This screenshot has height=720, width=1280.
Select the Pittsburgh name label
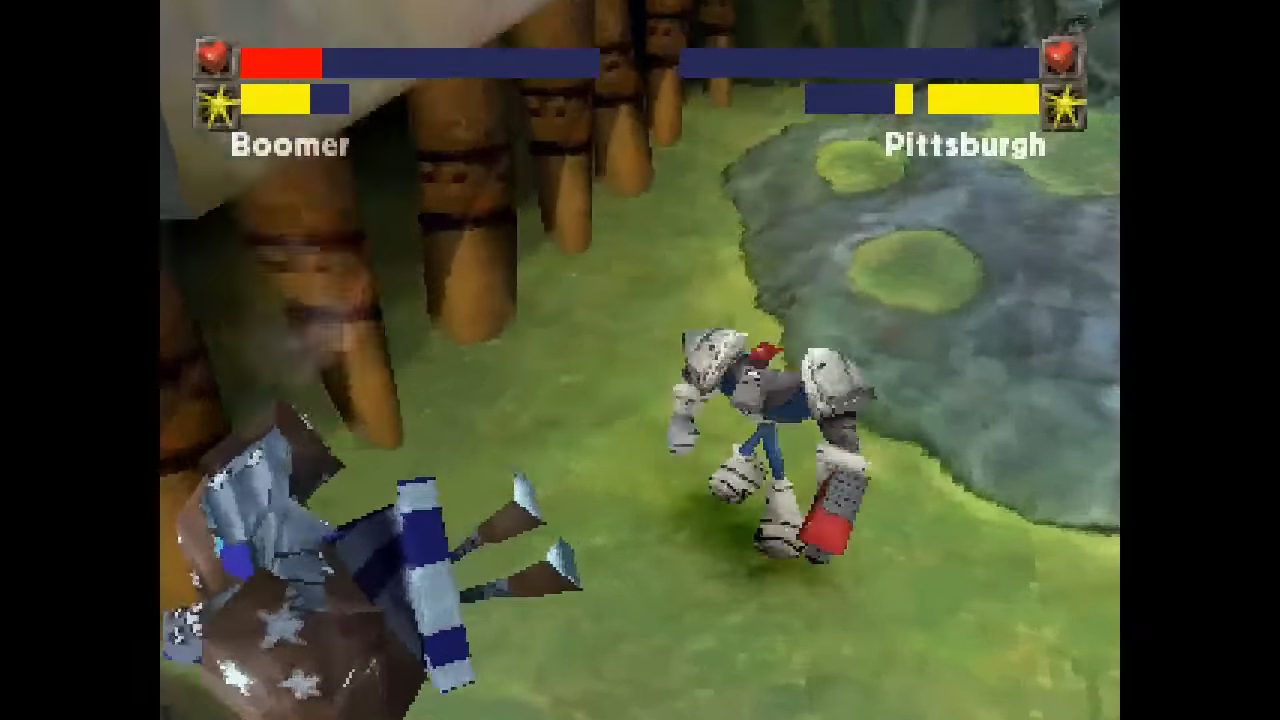point(963,145)
